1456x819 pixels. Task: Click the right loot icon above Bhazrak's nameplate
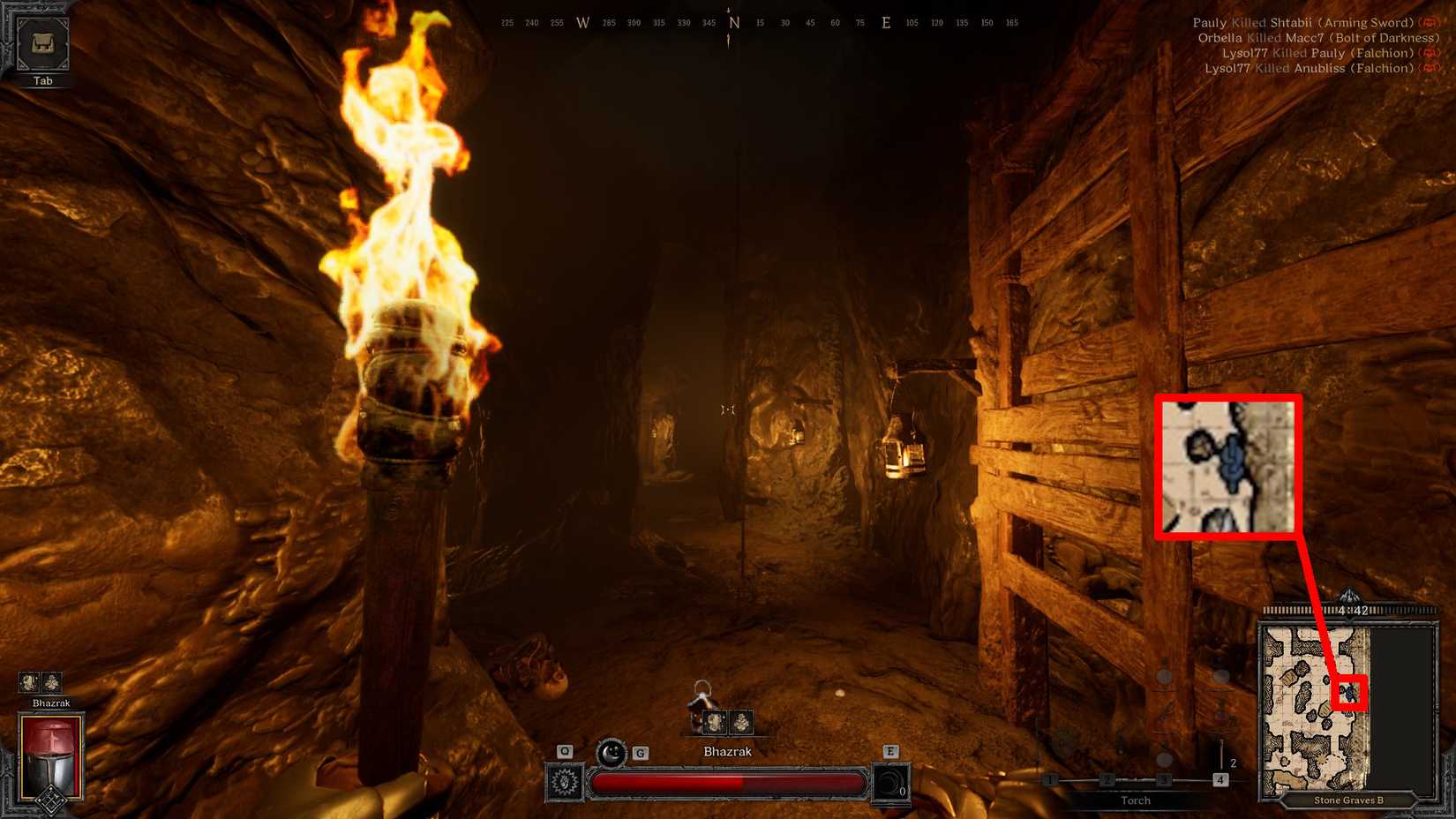point(741,722)
